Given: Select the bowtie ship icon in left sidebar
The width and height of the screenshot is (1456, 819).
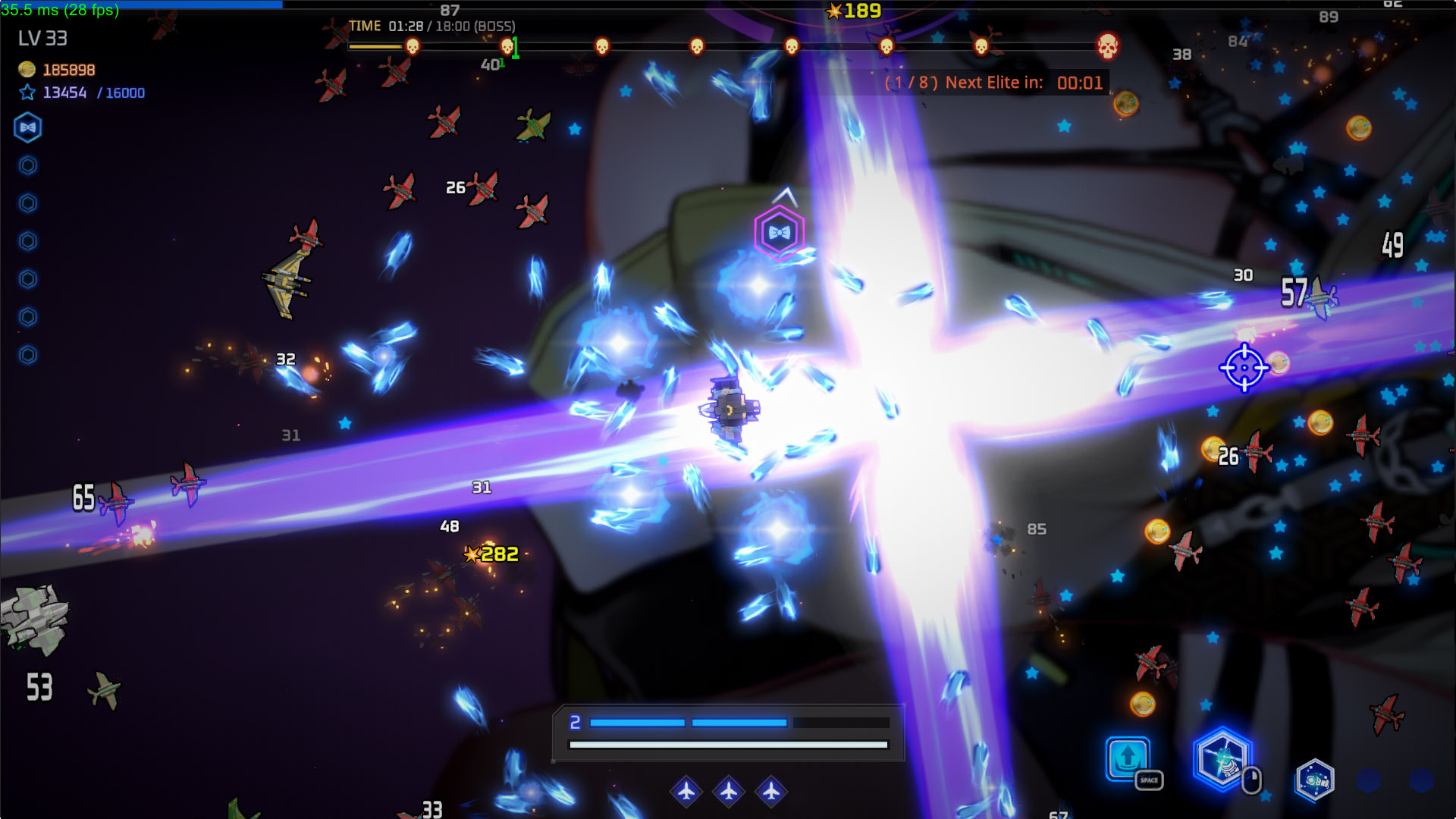Looking at the screenshot, I should pos(27,127).
